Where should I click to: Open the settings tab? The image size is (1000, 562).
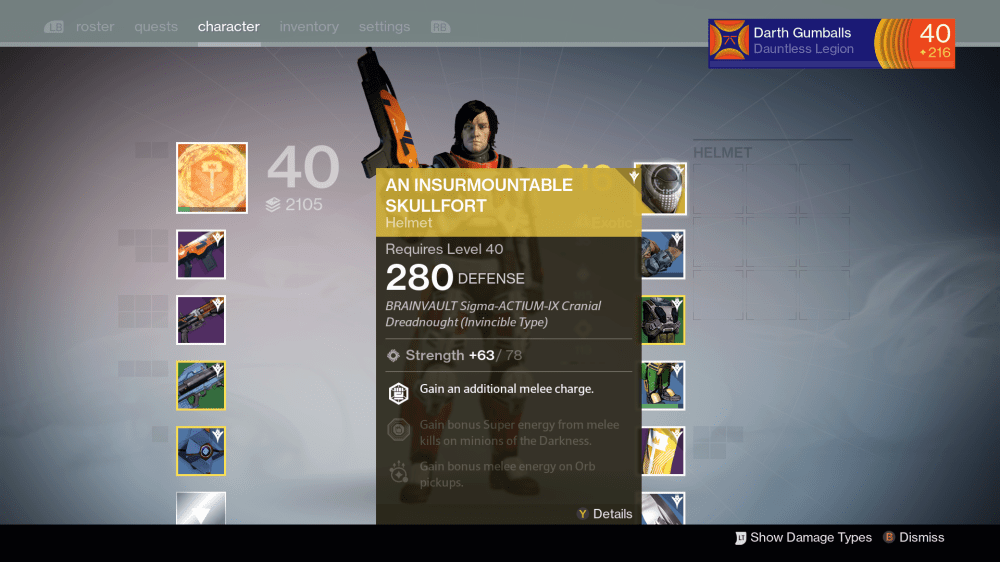click(385, 27)
